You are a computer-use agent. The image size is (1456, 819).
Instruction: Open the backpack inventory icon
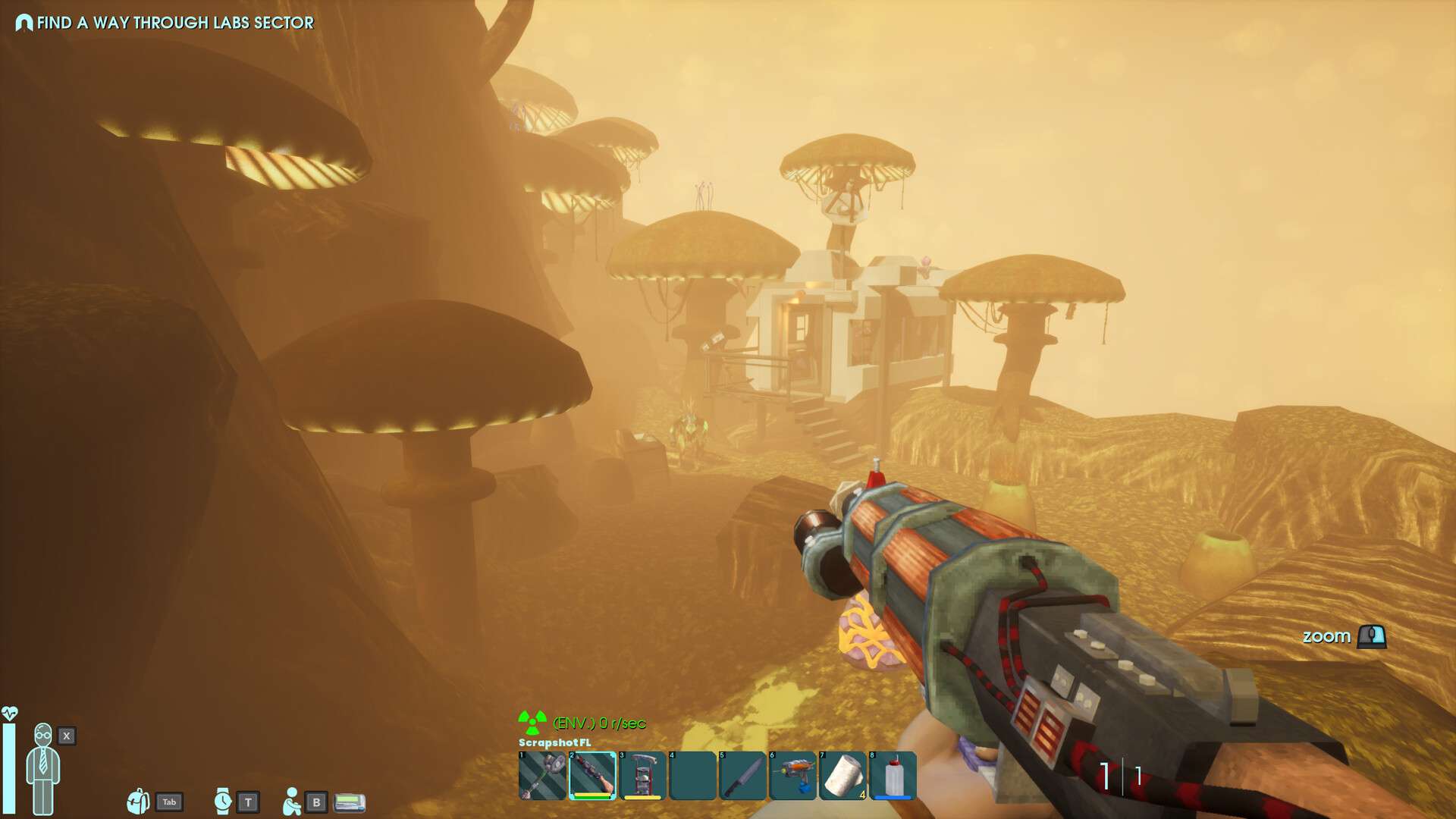tap(138, 801)
